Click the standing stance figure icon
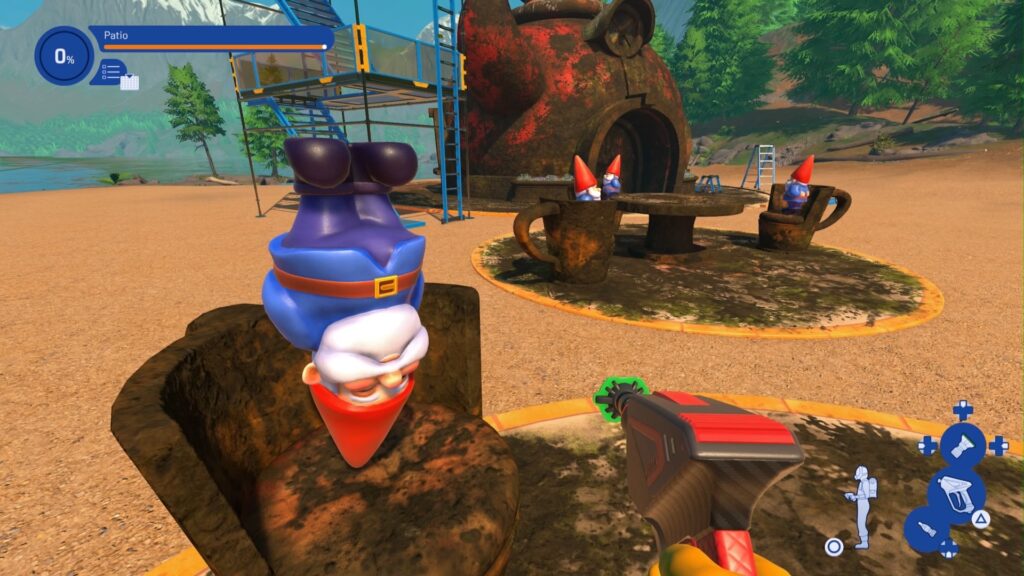 click(859, 505)
